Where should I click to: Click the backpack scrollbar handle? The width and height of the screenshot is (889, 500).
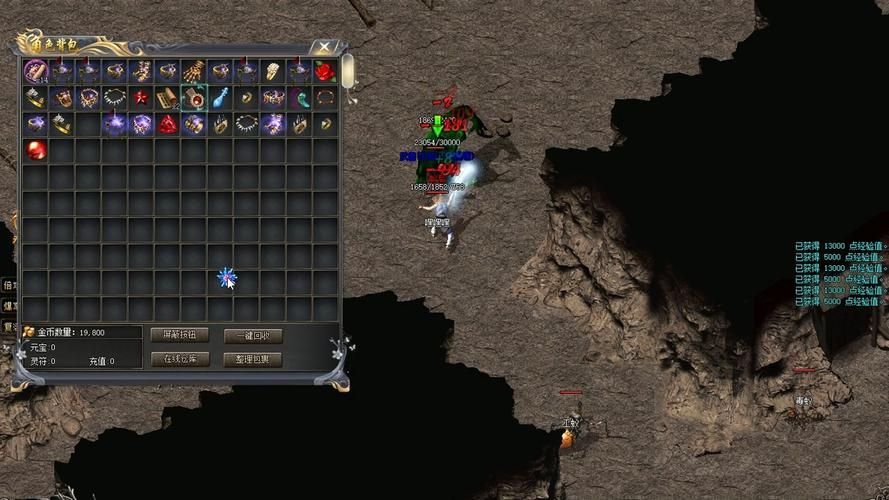(x=348, y=70)
